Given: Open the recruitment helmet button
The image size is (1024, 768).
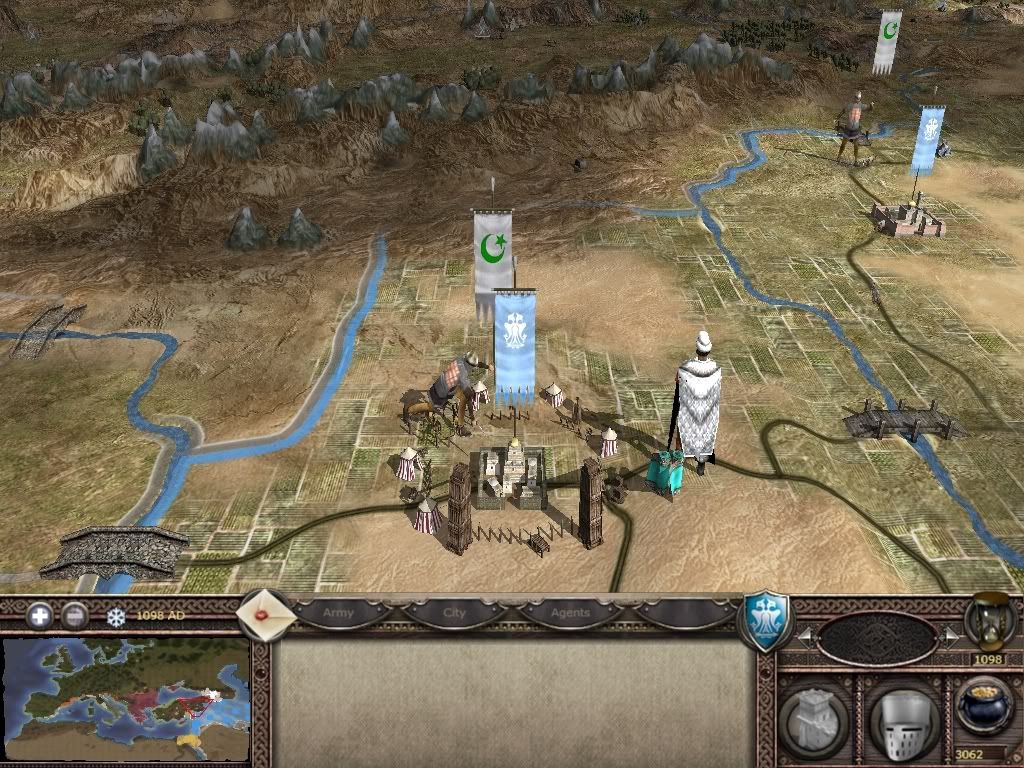Looking at the screenshot, I should coord(903,718).
